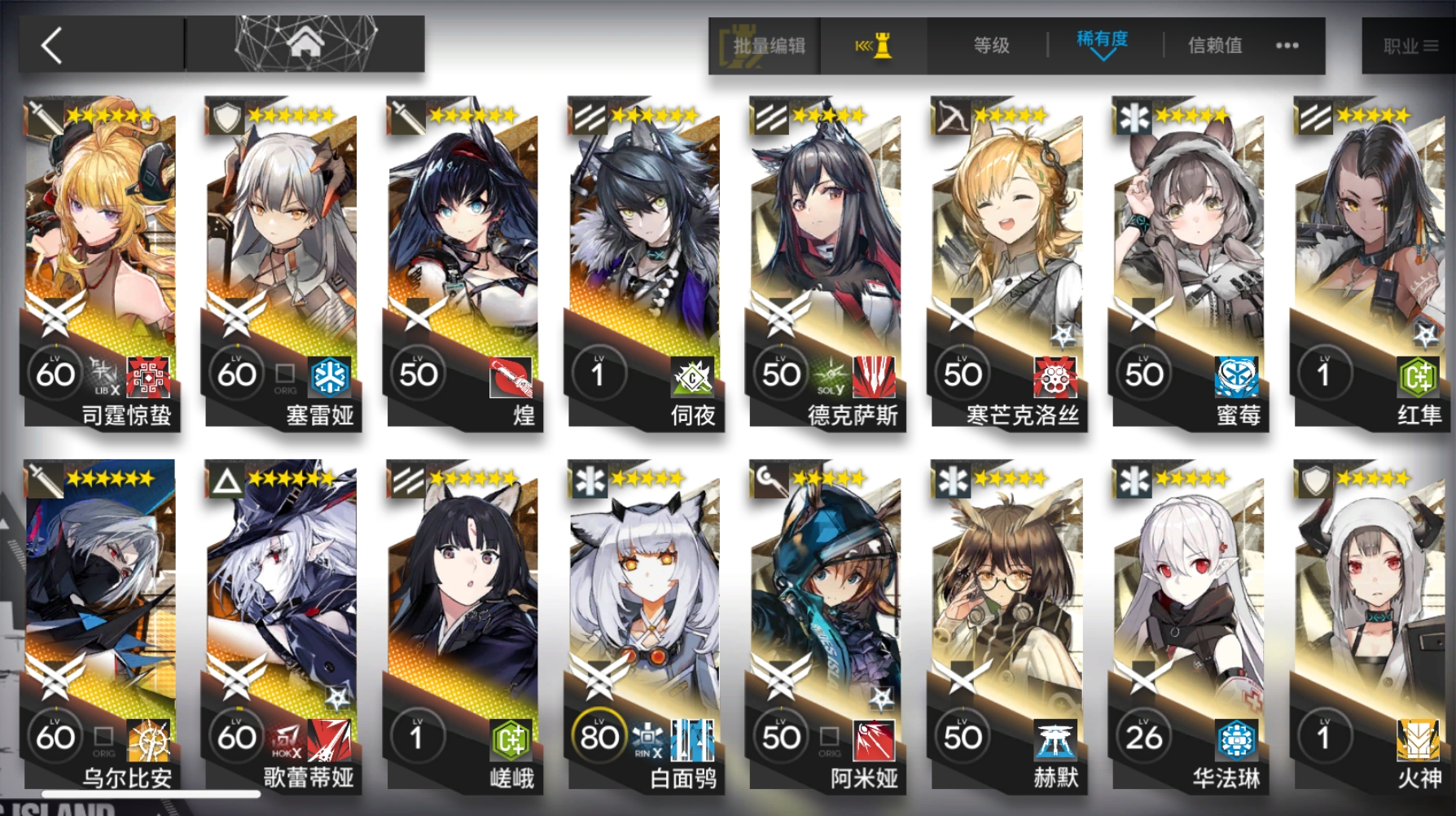Sort operators by 等级 level
Screen dimensions: 1456x816
991,46
